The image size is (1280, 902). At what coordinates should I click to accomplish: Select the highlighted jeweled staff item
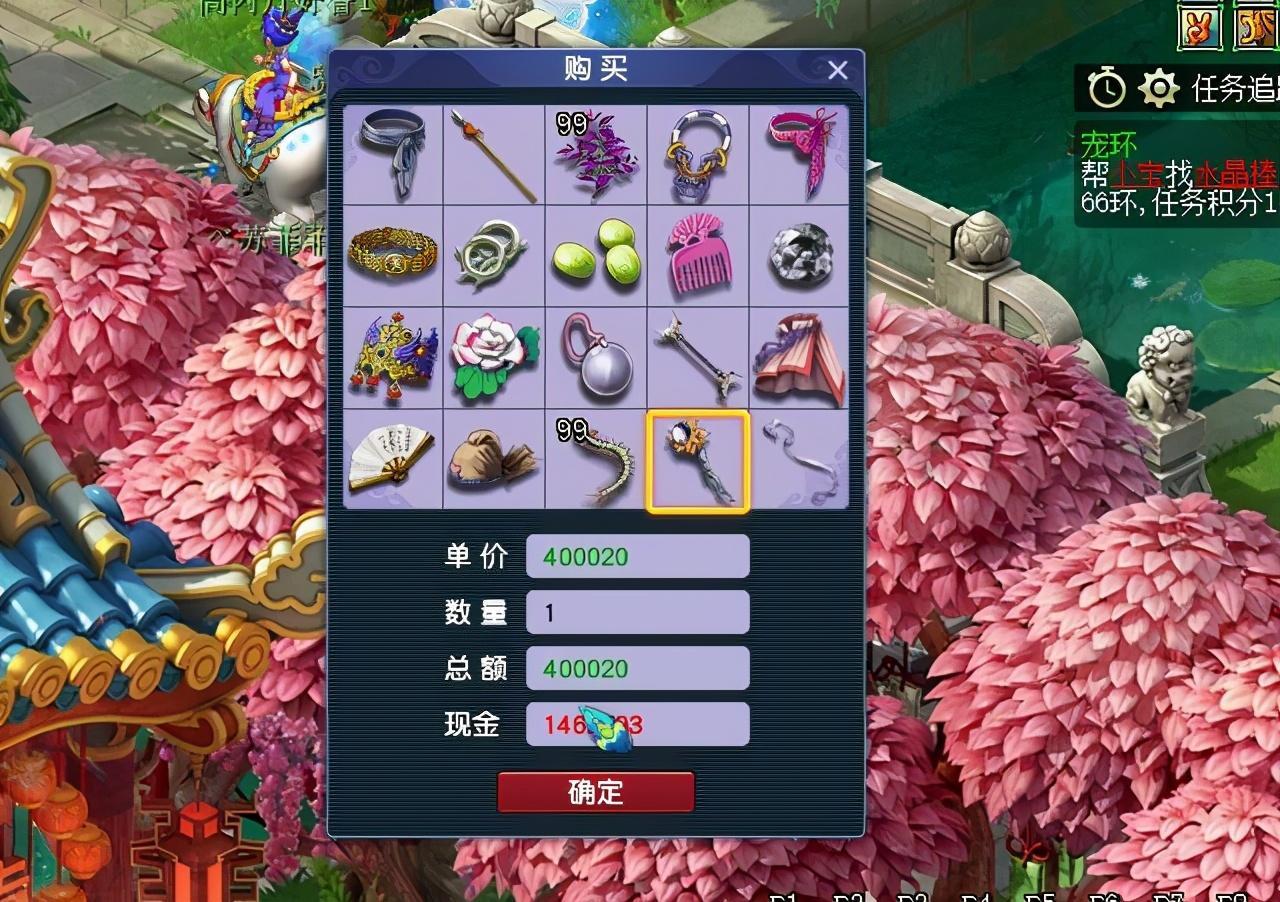698,459
